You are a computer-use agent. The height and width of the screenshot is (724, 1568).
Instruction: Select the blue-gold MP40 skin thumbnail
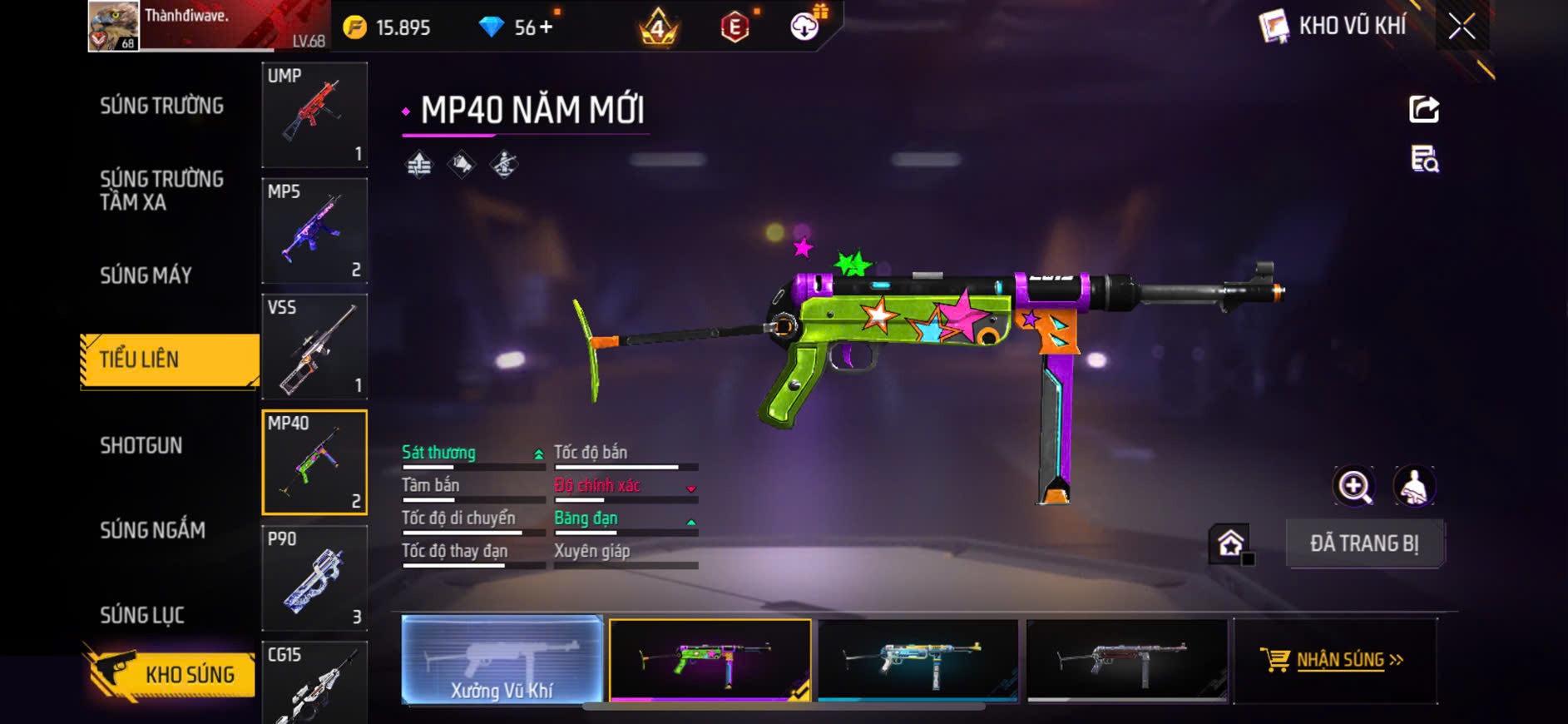(918, 660)
